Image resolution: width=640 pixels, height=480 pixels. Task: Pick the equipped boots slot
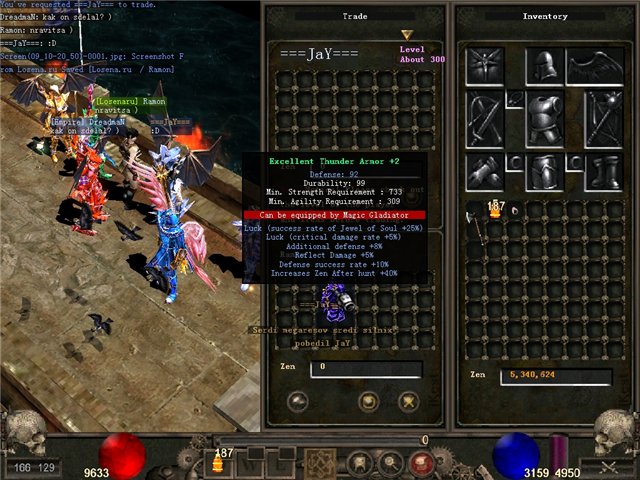click(603, 170)
